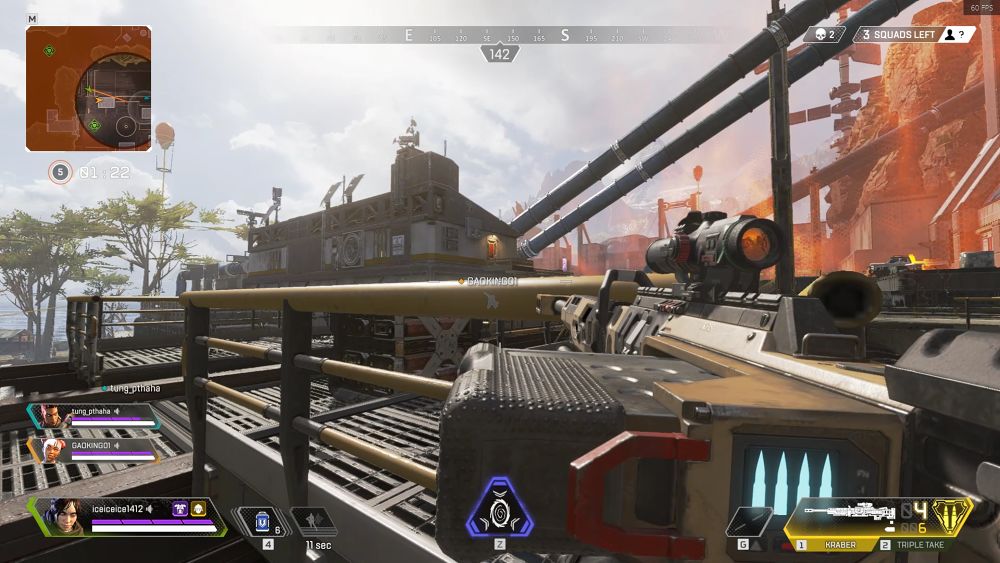Activate the tactical ability on cooldown
Viewport: 1000px width, 563px height.
coord(312,521)
